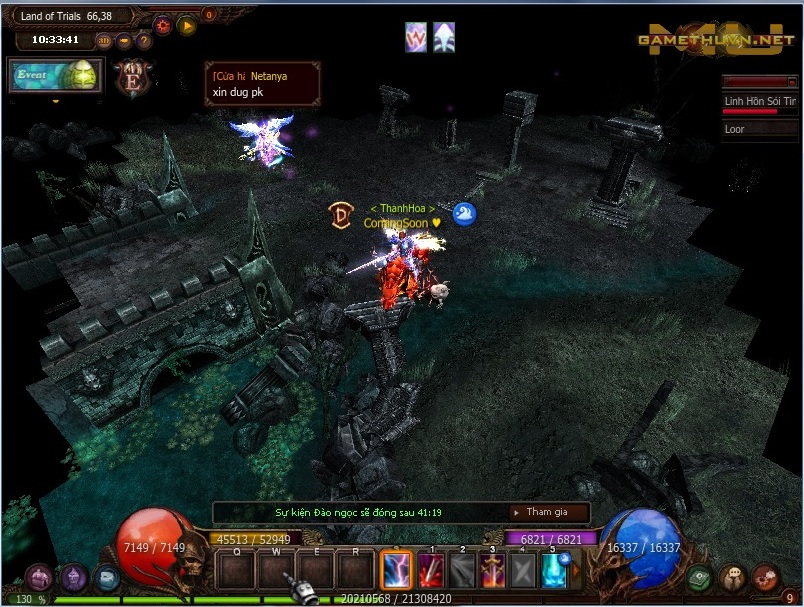Select the Linh Hồn Sói Tinh target entry
804x607 pixels.
tap(759, 102)
